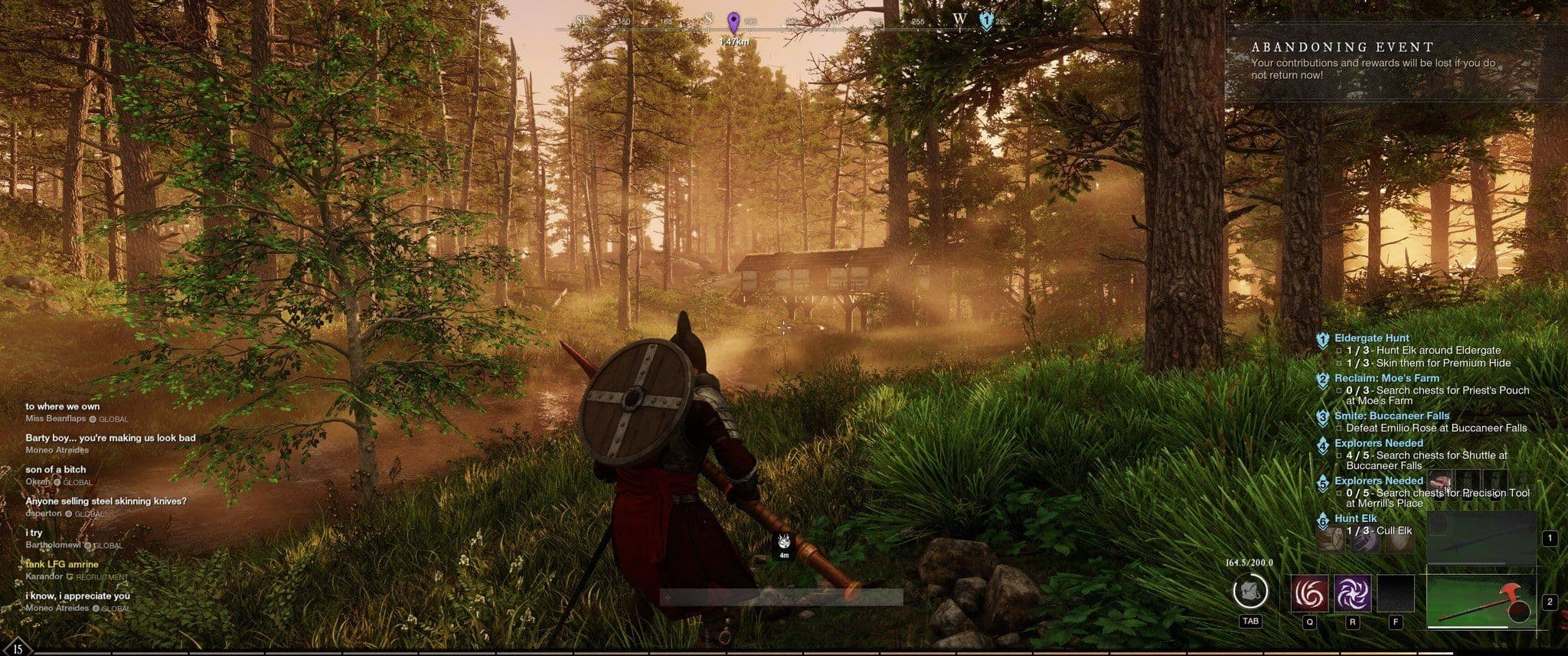The height and width of the screenshot is (656, 1568).
Task: Check the Hunt Elk around Eldergate objective box
Action: point(1338,351)
